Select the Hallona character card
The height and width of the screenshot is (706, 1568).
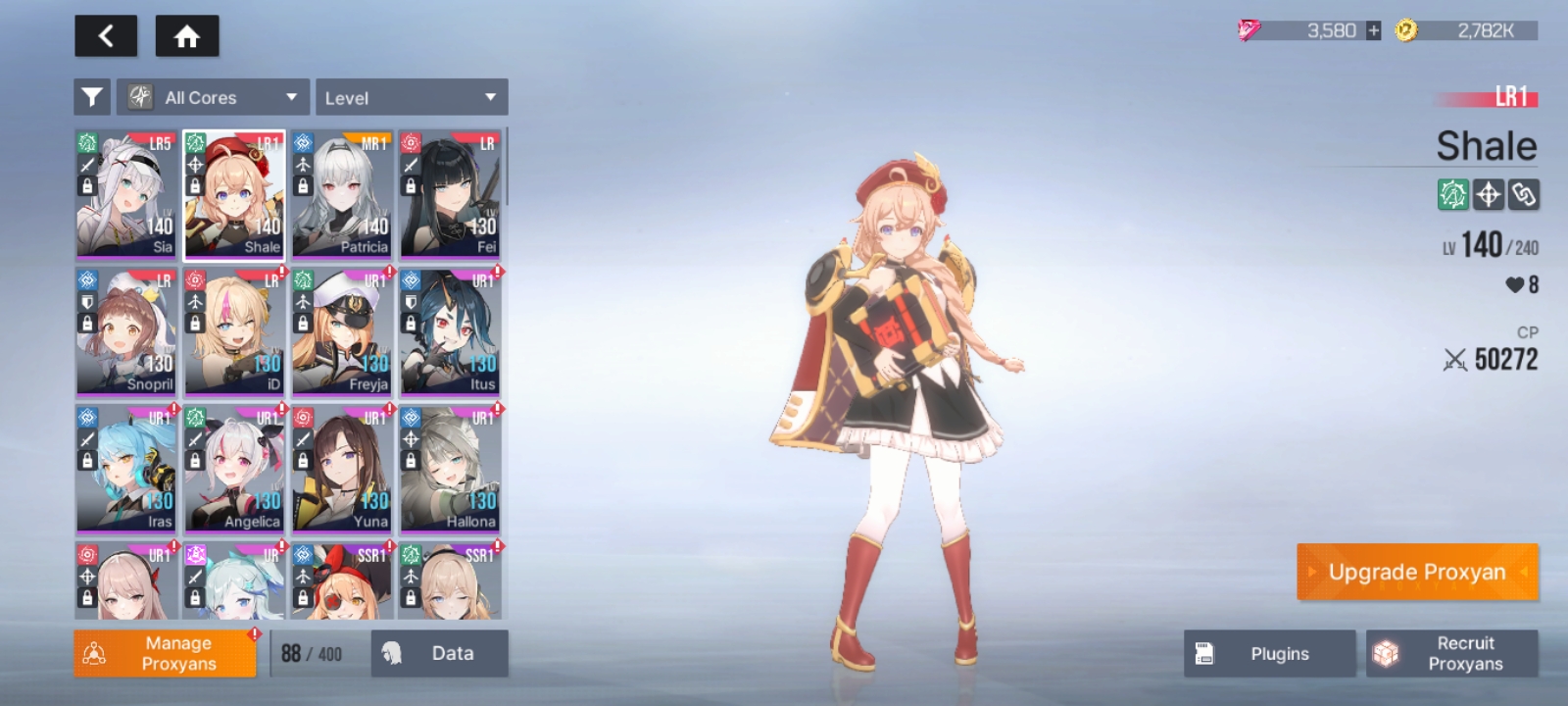click(450, 469)
